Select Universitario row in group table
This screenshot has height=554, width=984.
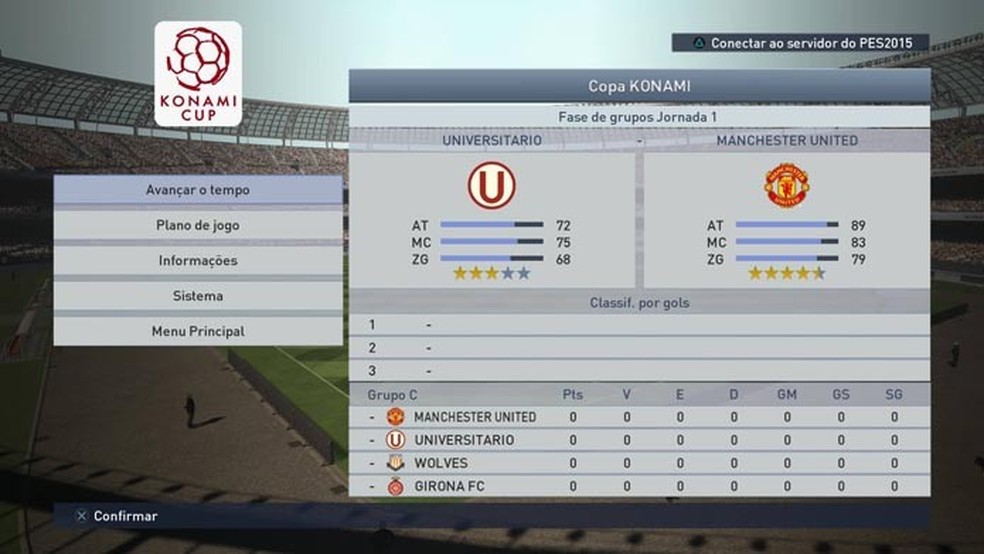click(639, 440)
